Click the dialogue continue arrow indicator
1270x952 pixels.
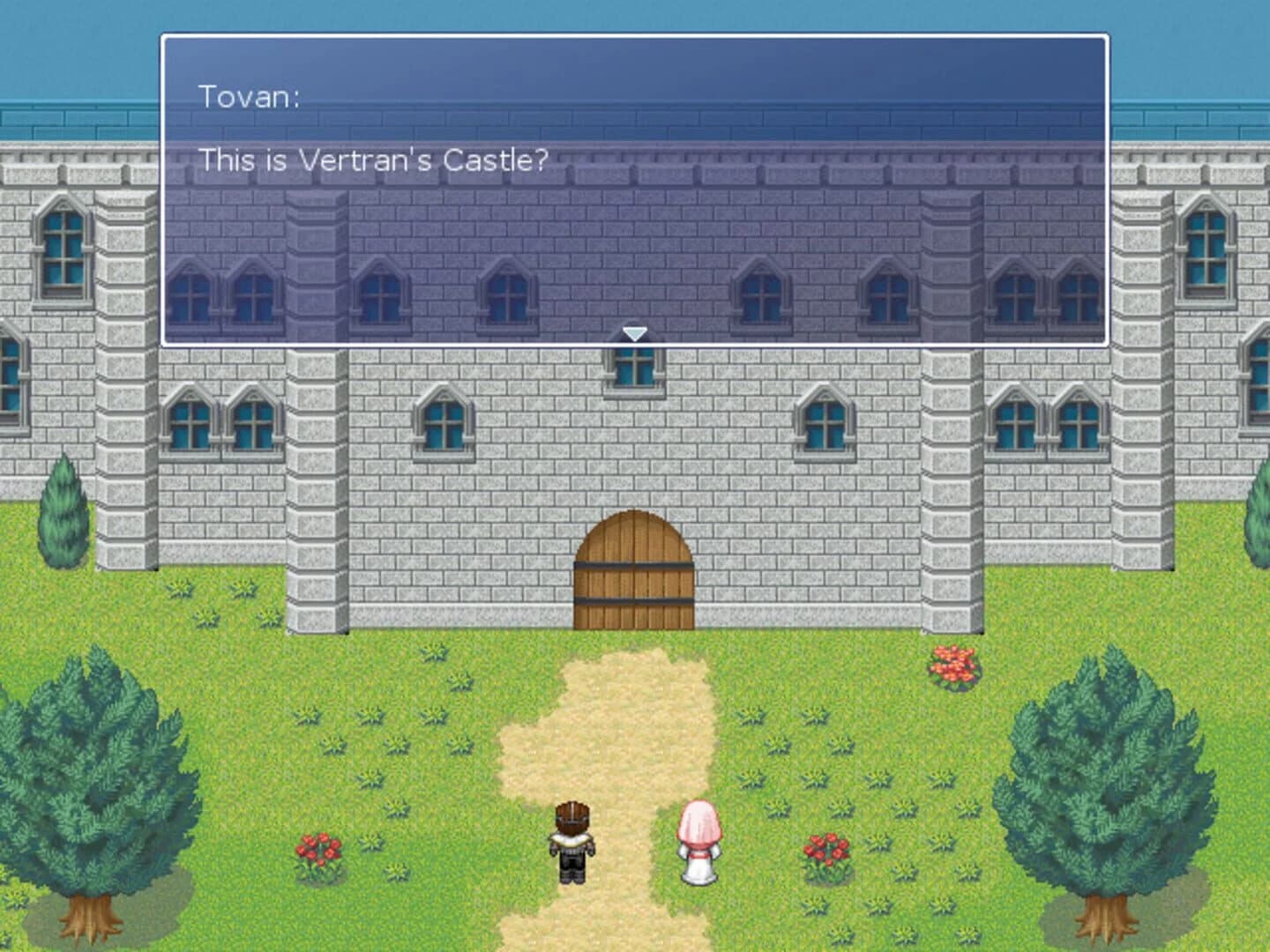[633, 334]
